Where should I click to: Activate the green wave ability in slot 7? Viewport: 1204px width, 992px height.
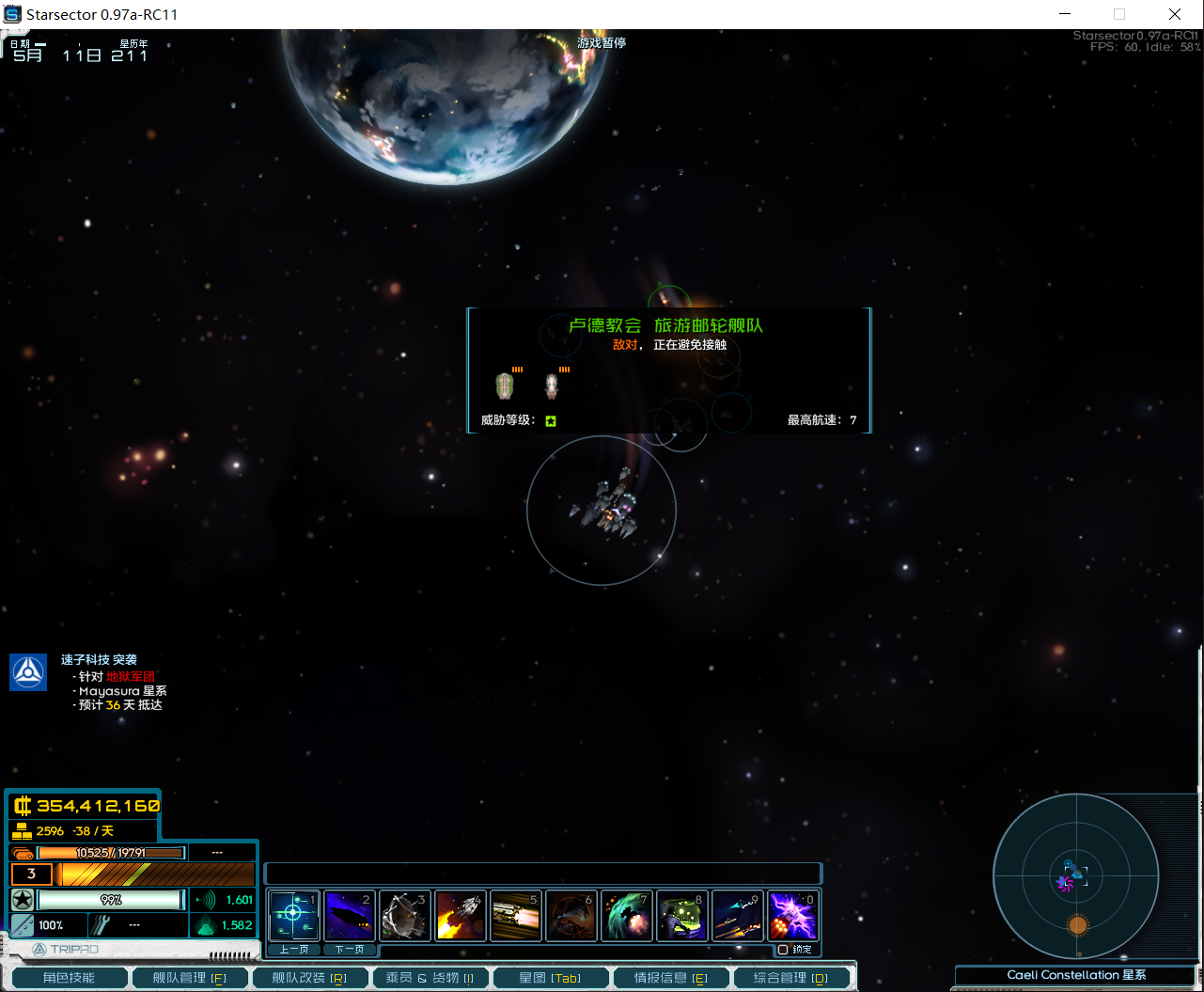pyautogui.click(x=626, y=916)
